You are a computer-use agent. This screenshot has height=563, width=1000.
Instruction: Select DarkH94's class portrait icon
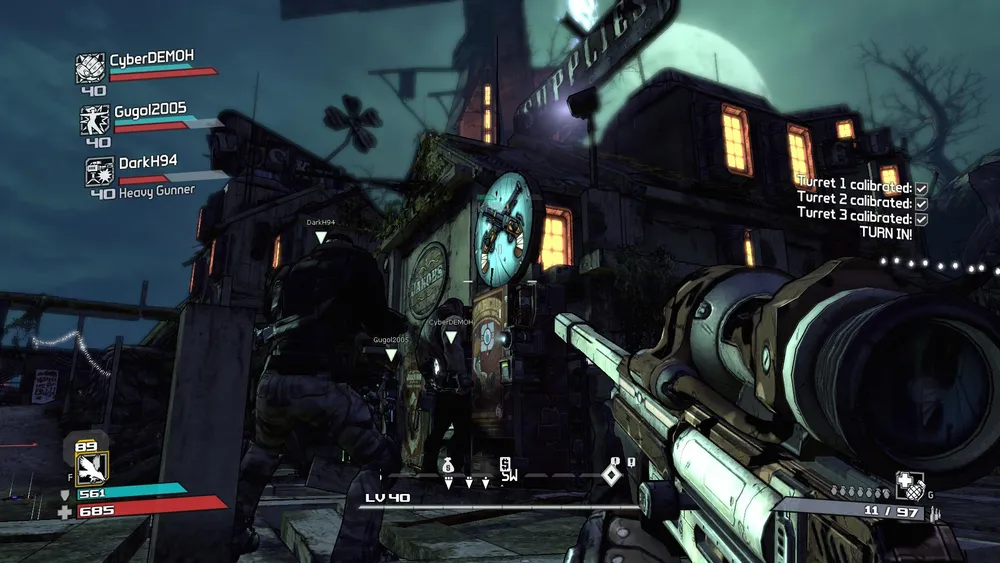(100, 171)
